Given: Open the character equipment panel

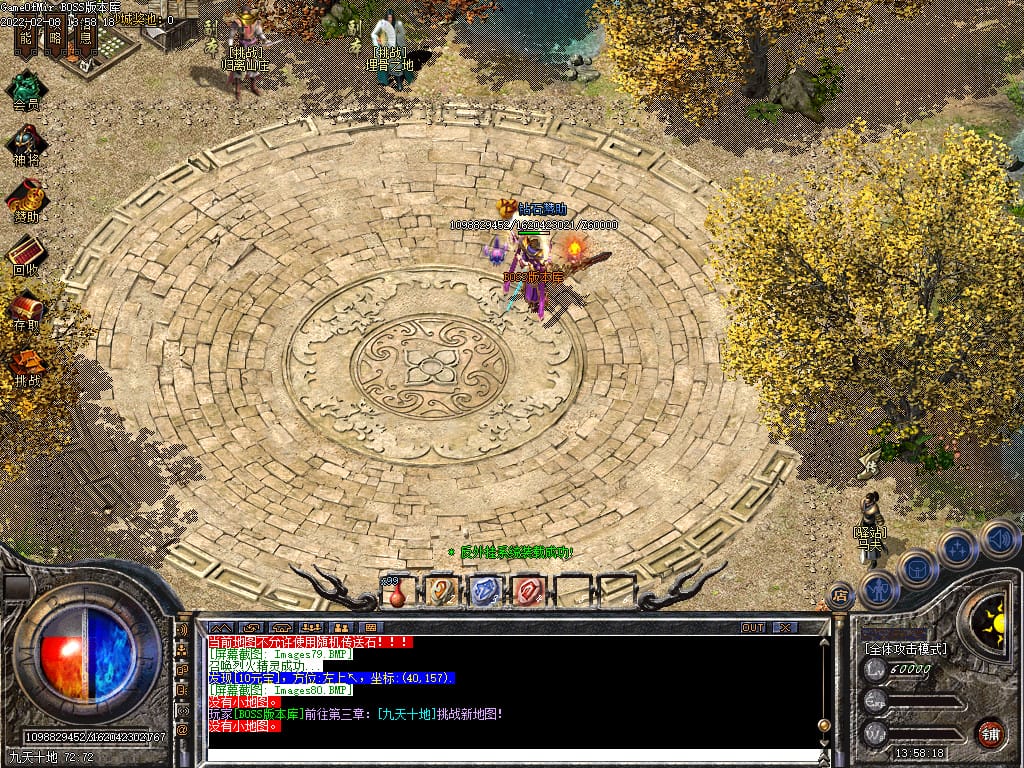Looking at the screenshot, I should click(879, 589).
